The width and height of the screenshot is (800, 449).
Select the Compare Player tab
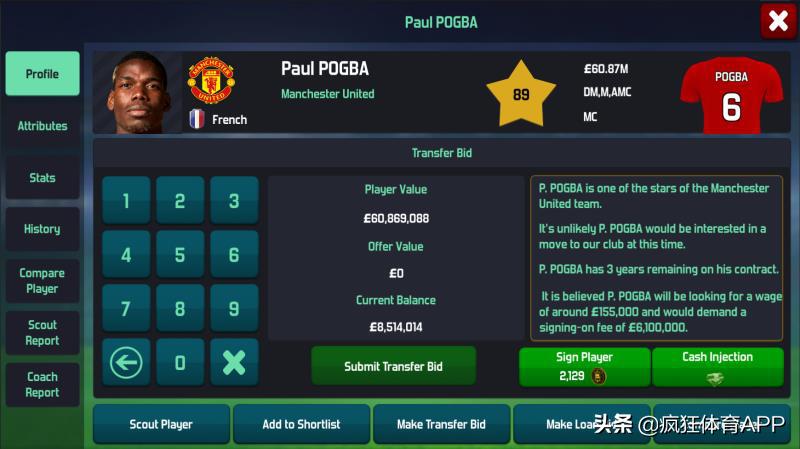pyautogui.click(x=42, y=281)
